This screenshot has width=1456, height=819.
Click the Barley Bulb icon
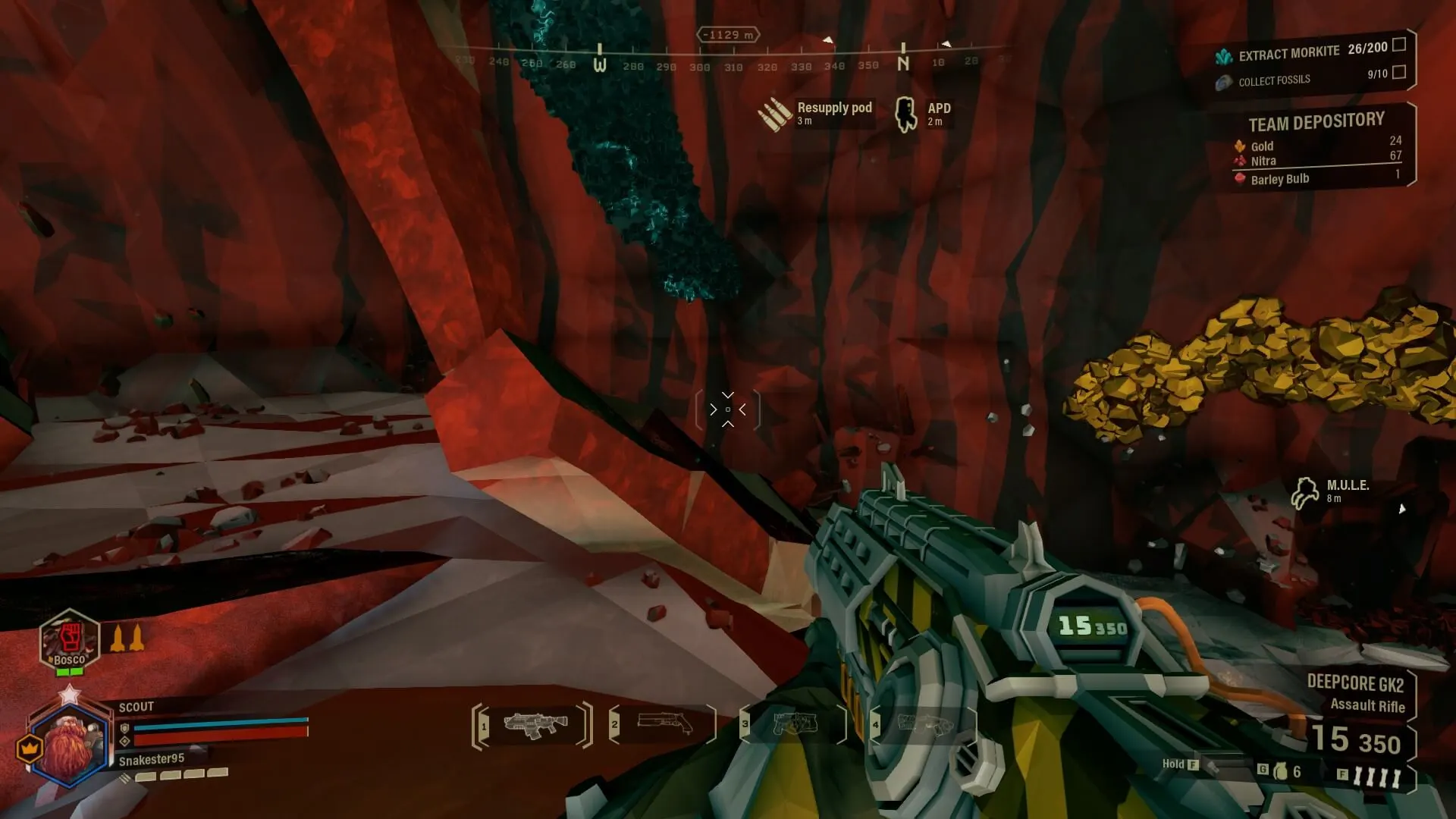coord(1239,177)
